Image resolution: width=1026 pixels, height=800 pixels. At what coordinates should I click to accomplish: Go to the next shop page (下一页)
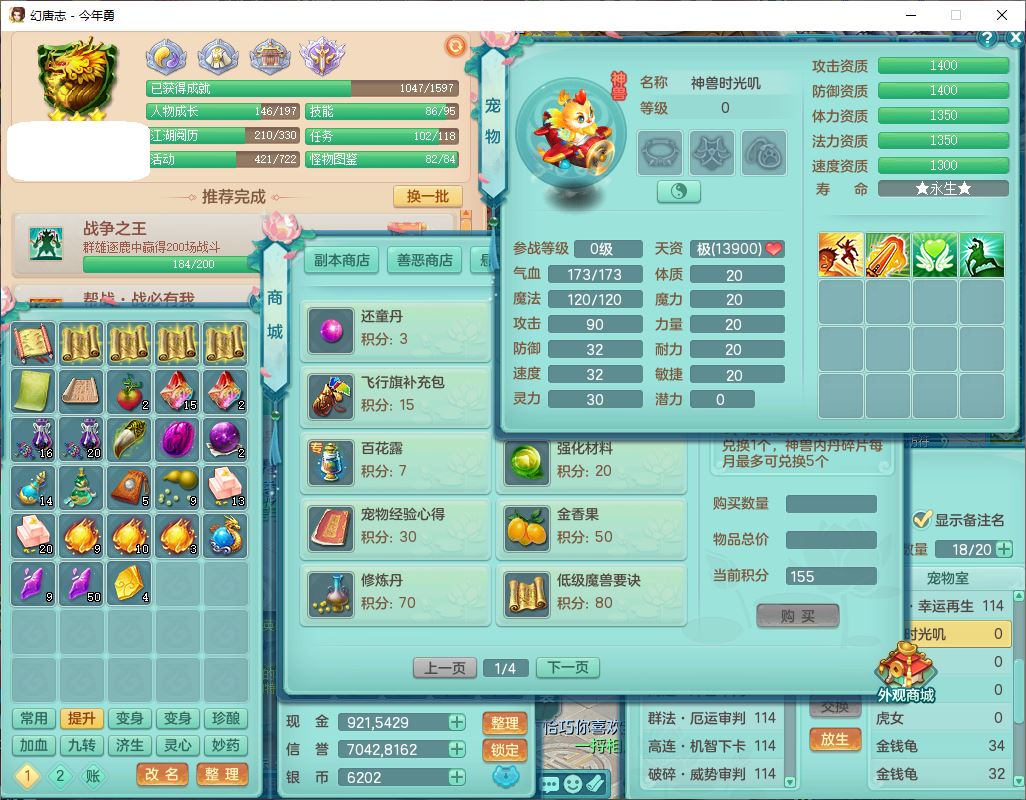(x=568, y=668)
